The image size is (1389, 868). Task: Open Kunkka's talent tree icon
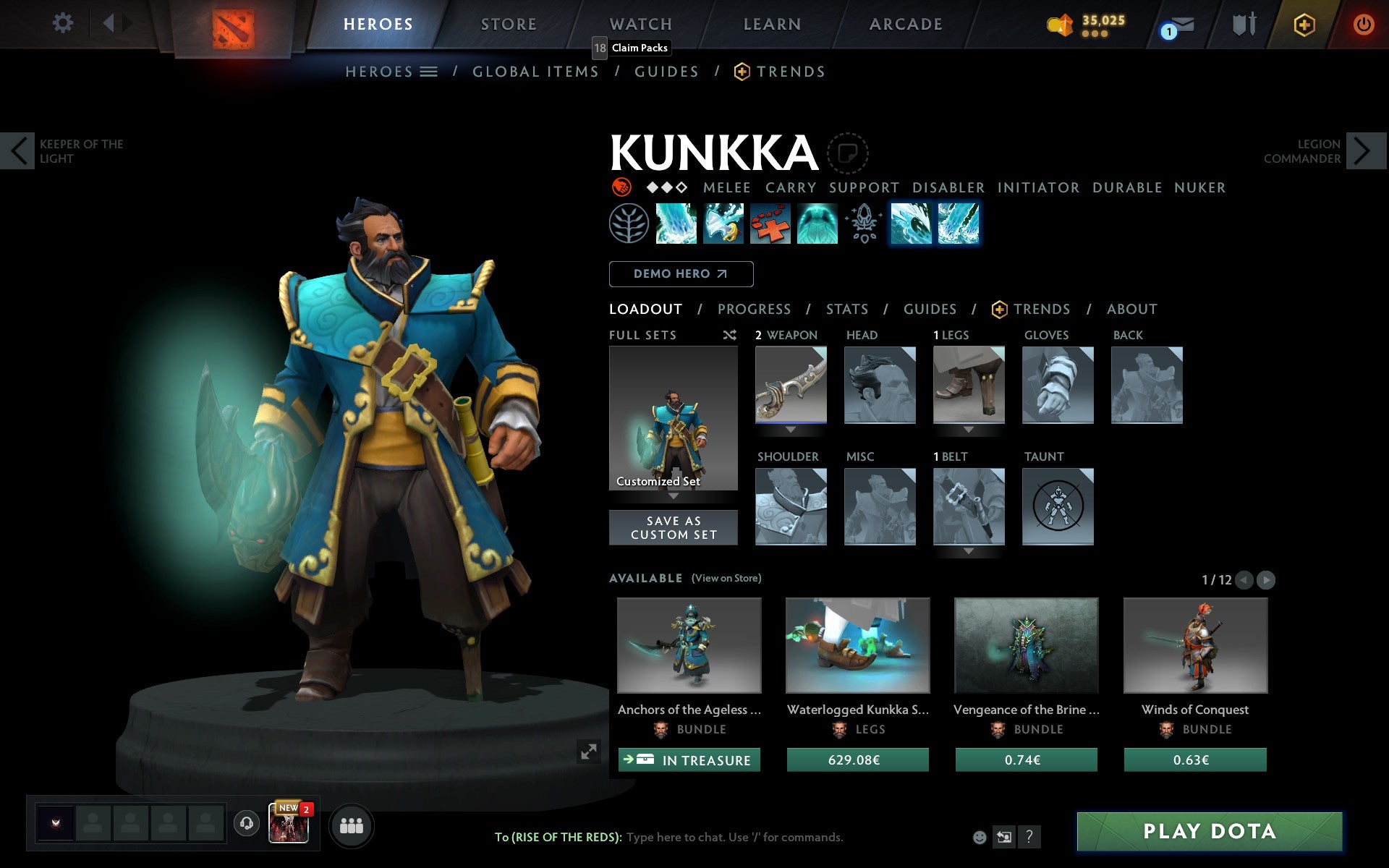629,224
